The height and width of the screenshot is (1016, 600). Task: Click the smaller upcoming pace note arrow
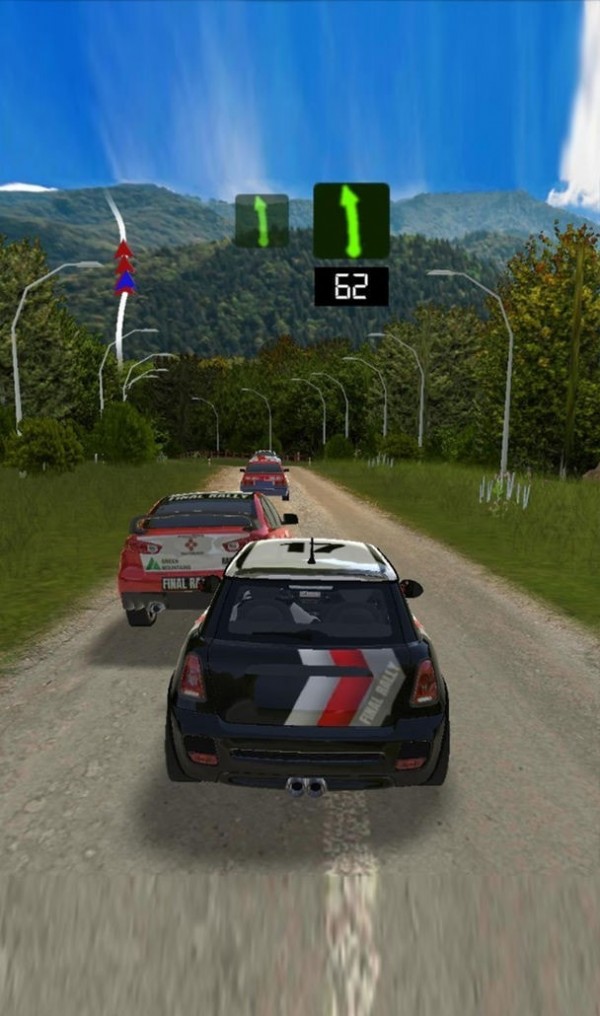(262, 221)
